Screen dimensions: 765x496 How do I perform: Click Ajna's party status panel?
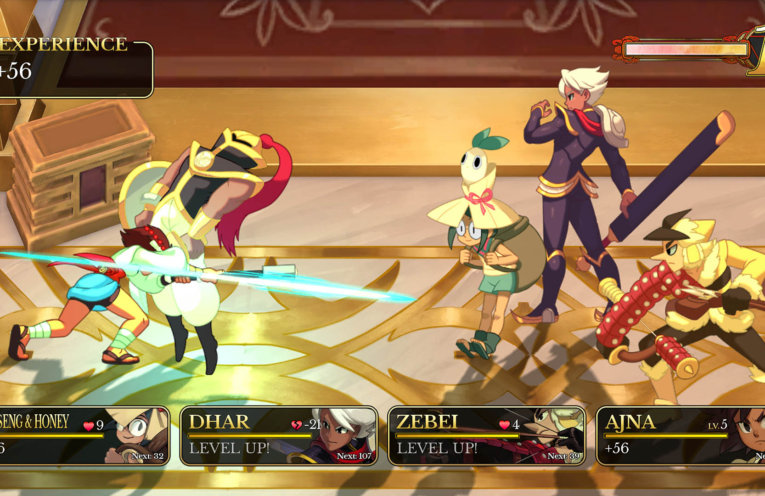click(682, 435)
